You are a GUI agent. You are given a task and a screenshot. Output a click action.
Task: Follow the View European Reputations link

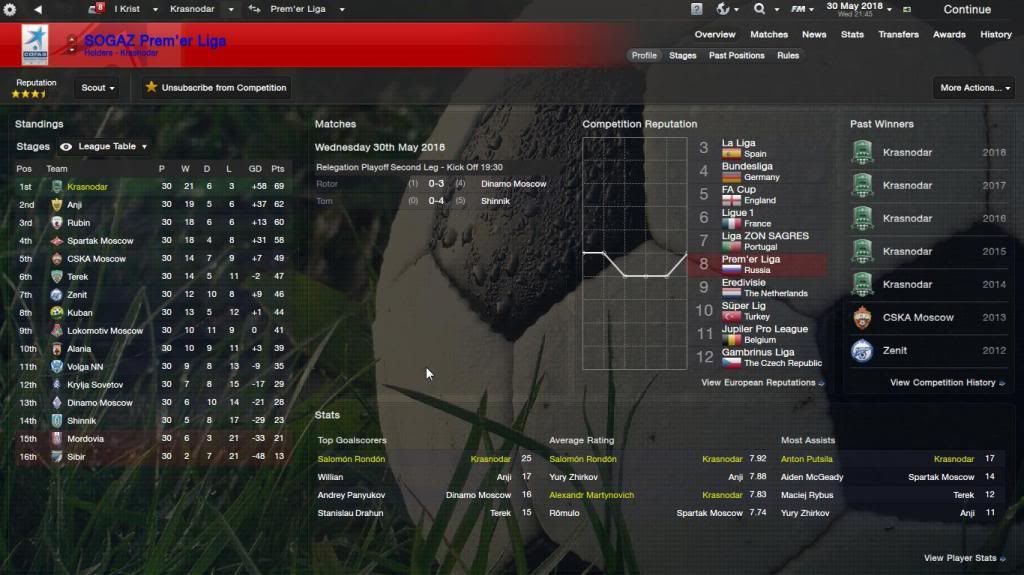tap(763, 383)
